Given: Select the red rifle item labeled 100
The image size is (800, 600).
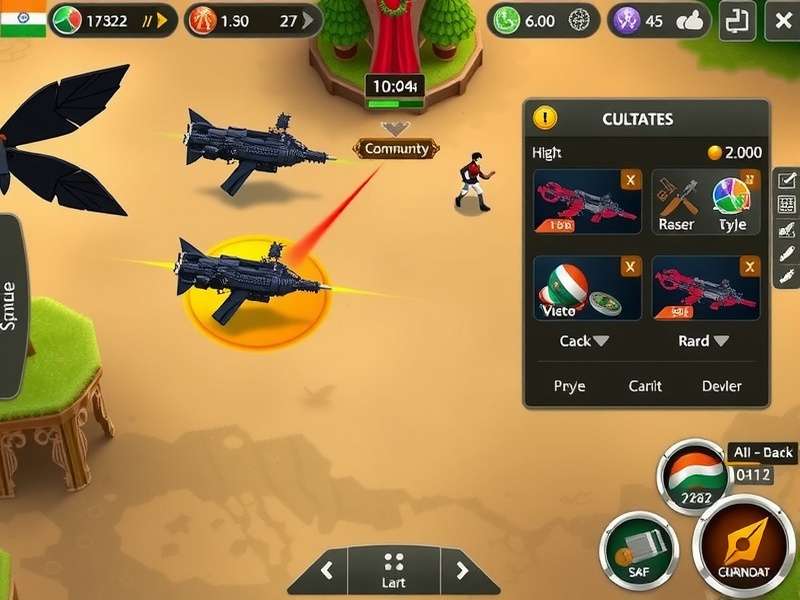Looking at the screenshot, I should (588, 201).
